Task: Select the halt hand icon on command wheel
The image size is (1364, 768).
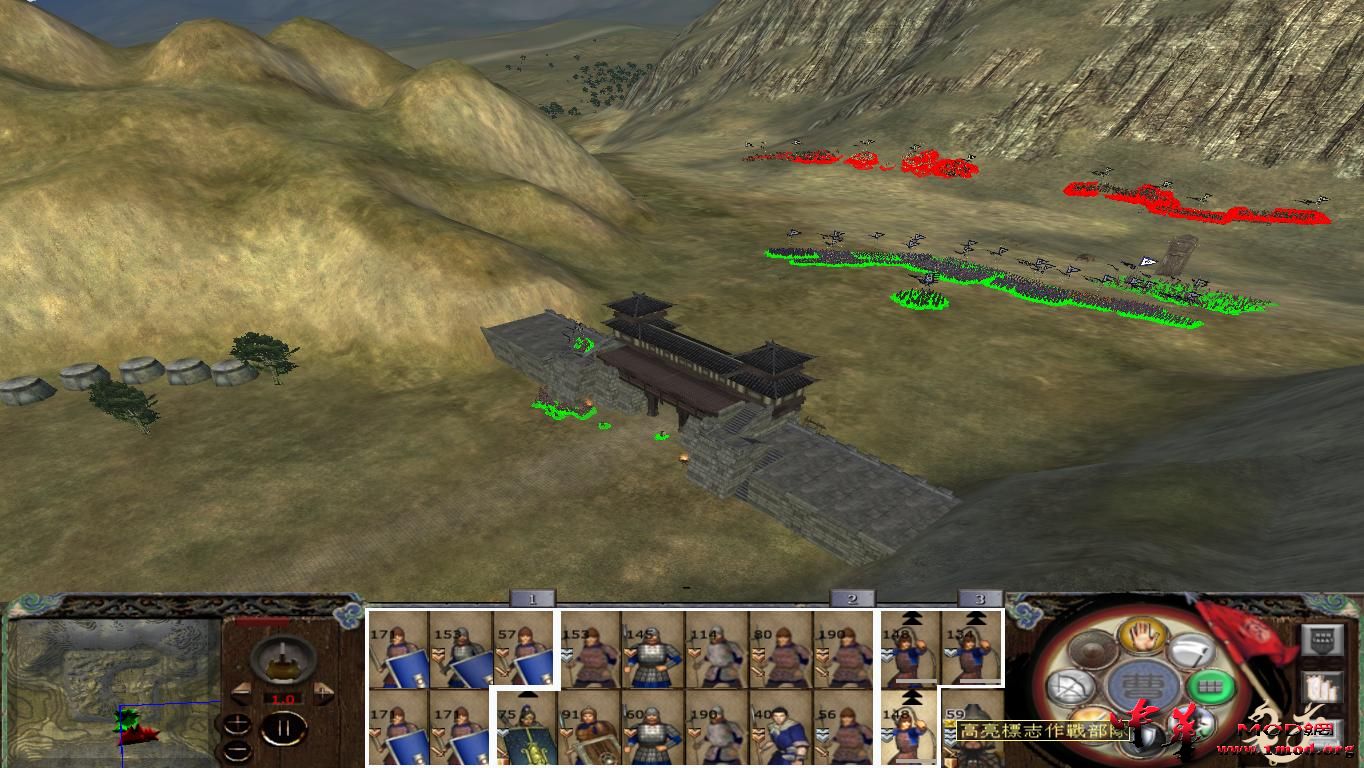Action: 1142,637
